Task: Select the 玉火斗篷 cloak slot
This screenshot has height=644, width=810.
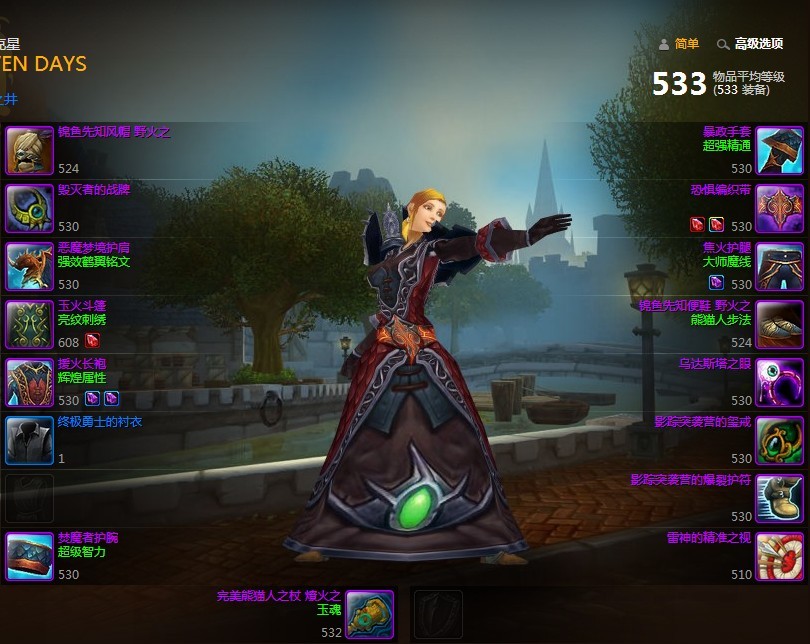Action: pyautogui.click(x=30, y=324)
